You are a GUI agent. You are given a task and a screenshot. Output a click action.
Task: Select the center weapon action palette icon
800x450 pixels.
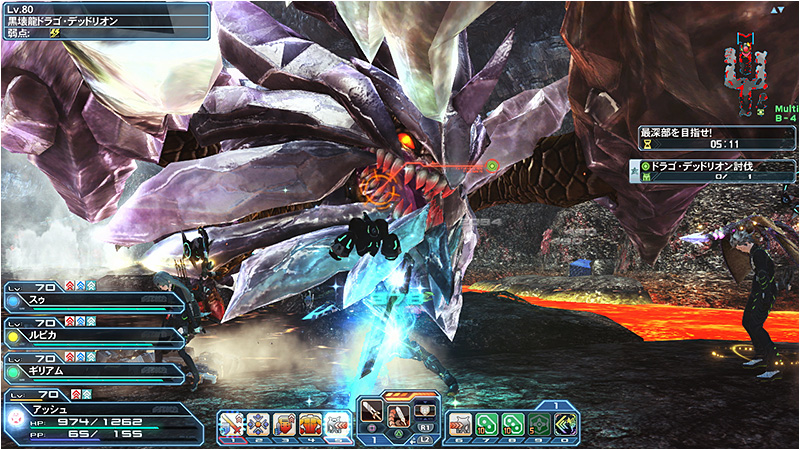click(x=399, y=410)
